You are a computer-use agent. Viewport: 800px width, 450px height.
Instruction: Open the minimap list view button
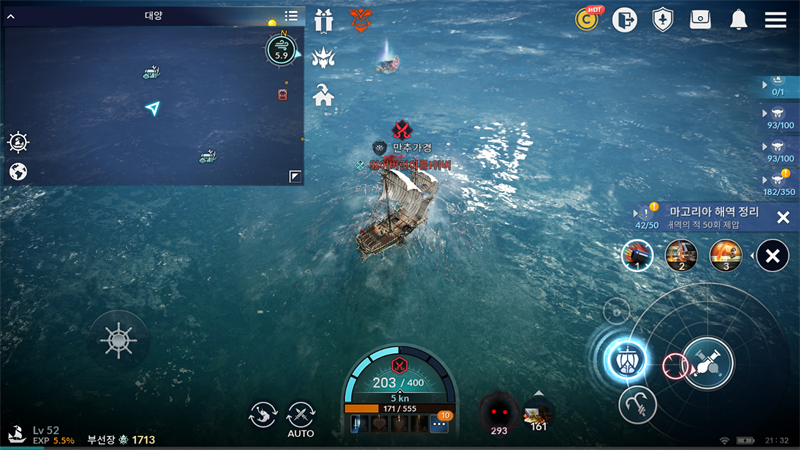[291, 16]
